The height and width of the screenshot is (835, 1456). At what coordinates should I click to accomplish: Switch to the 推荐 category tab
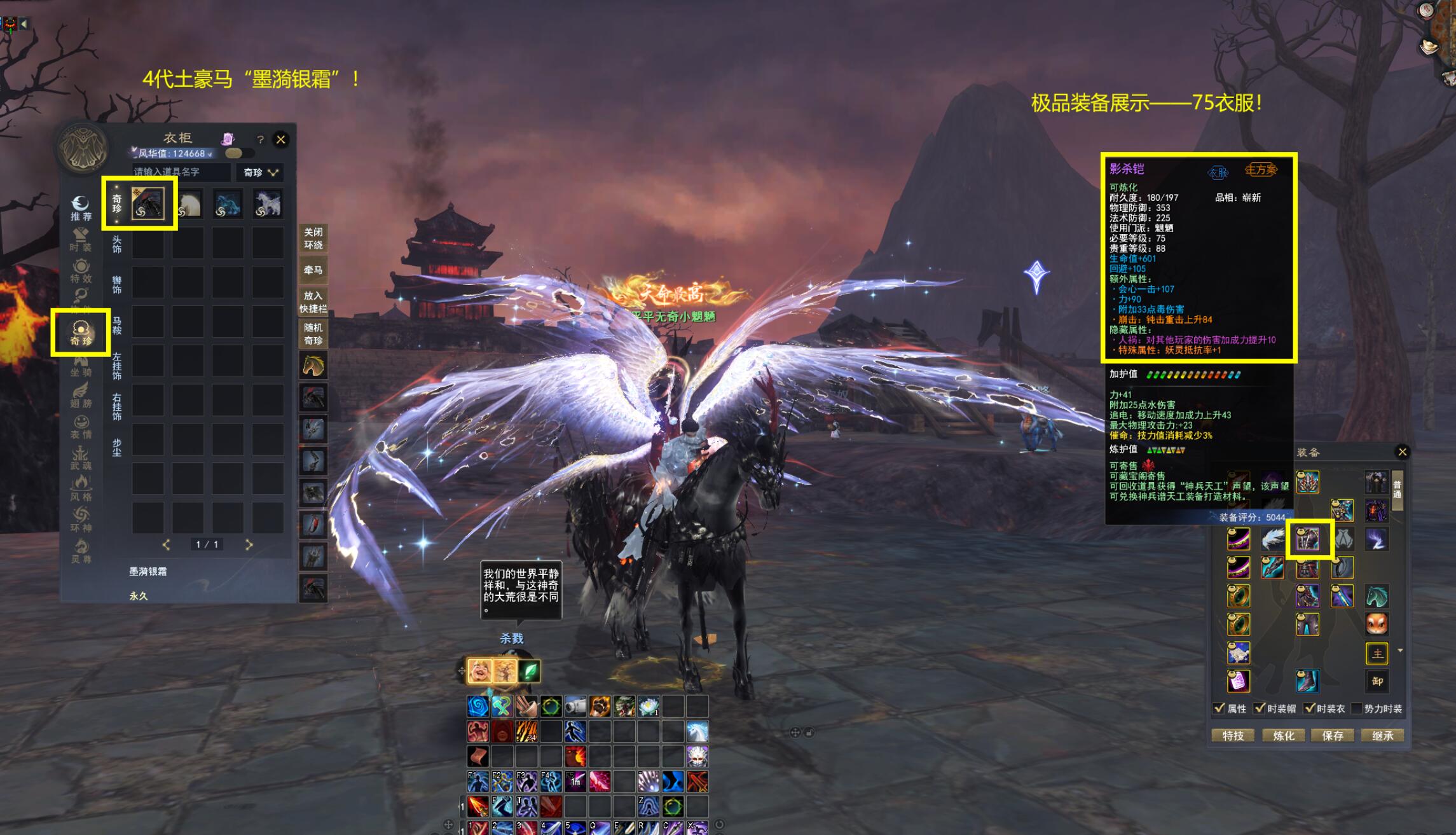click(x=81, y=208)
